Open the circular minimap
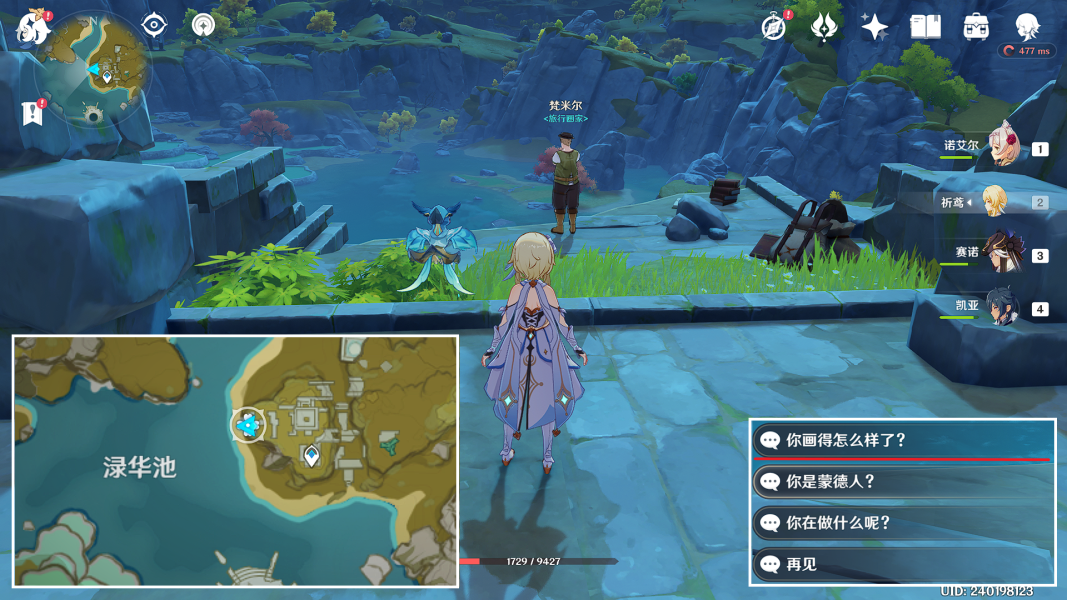 click(97, 67)
